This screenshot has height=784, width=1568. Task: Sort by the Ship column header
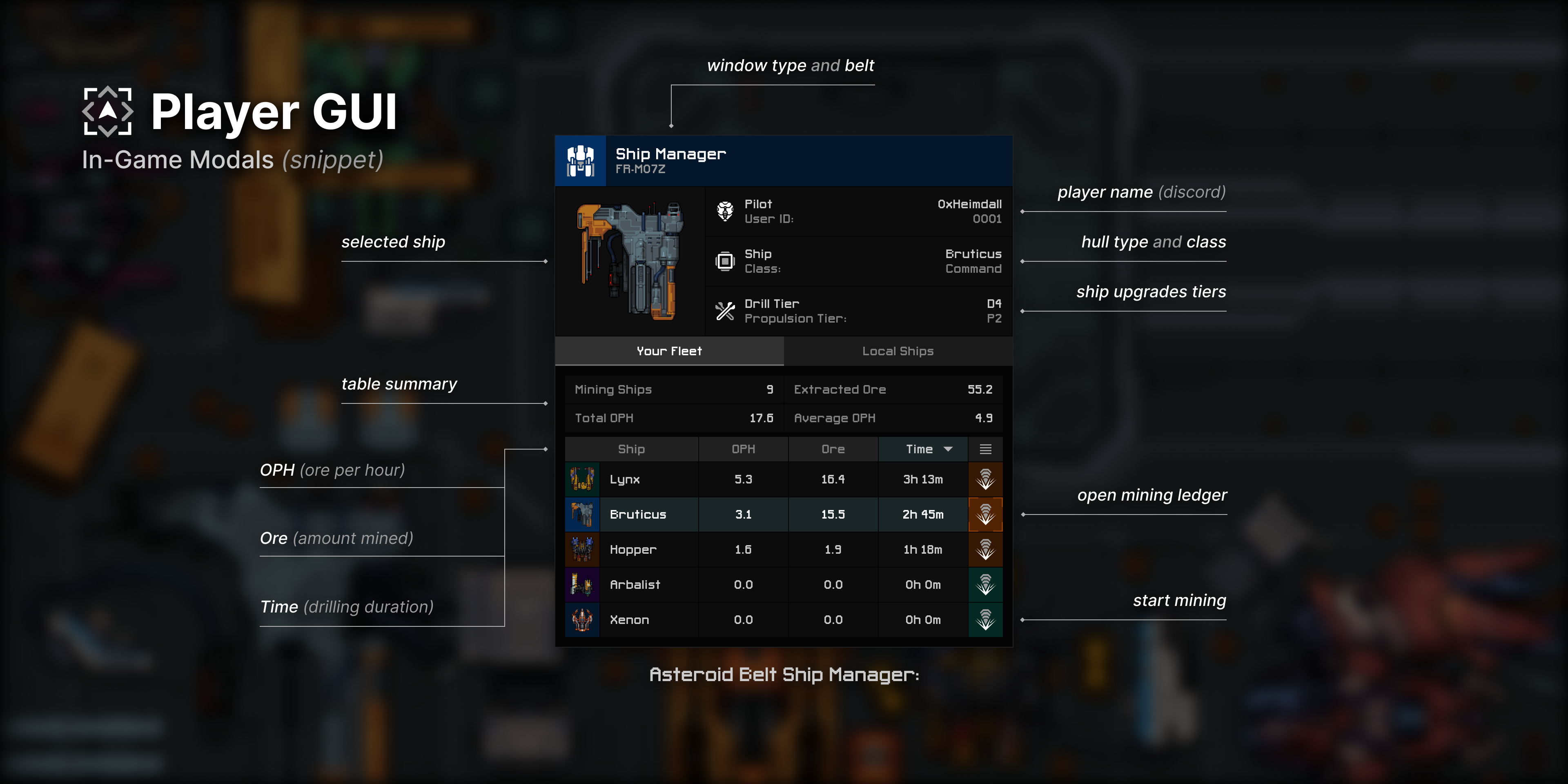[631, 449]
